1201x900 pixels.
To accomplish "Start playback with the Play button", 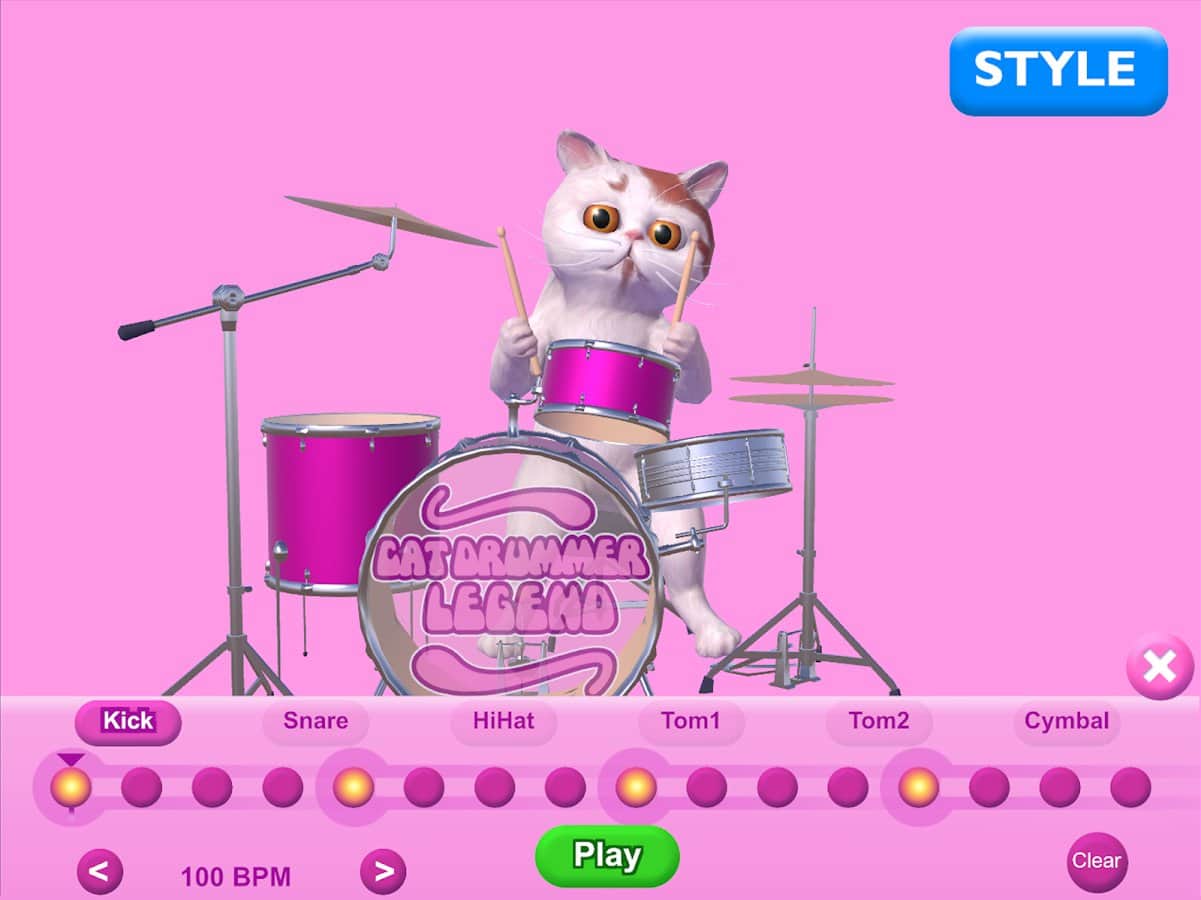I will (x=607, y=856).
